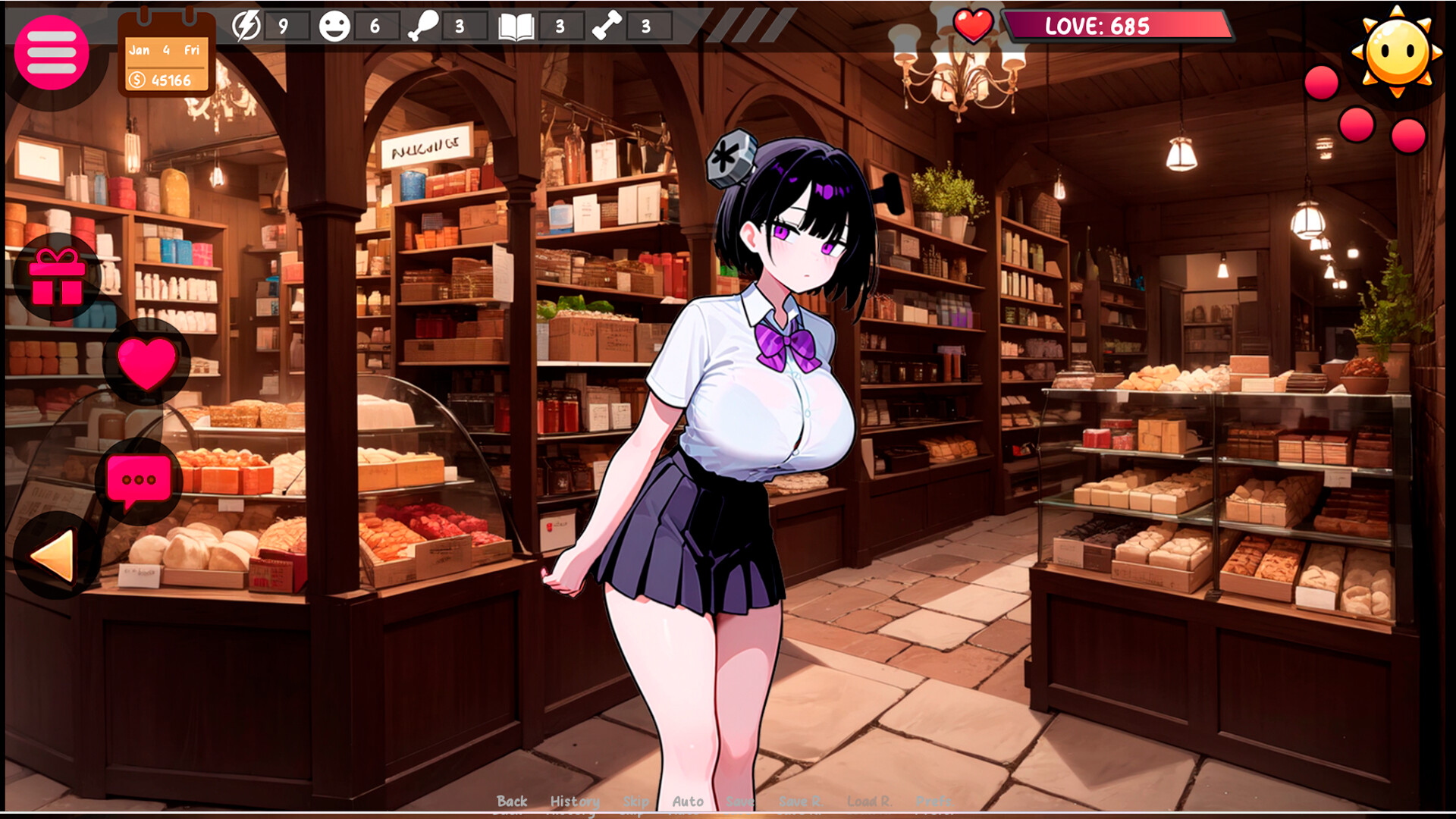
Task: Click the smiley mood stat icon
Action: [x=334, y=27]
